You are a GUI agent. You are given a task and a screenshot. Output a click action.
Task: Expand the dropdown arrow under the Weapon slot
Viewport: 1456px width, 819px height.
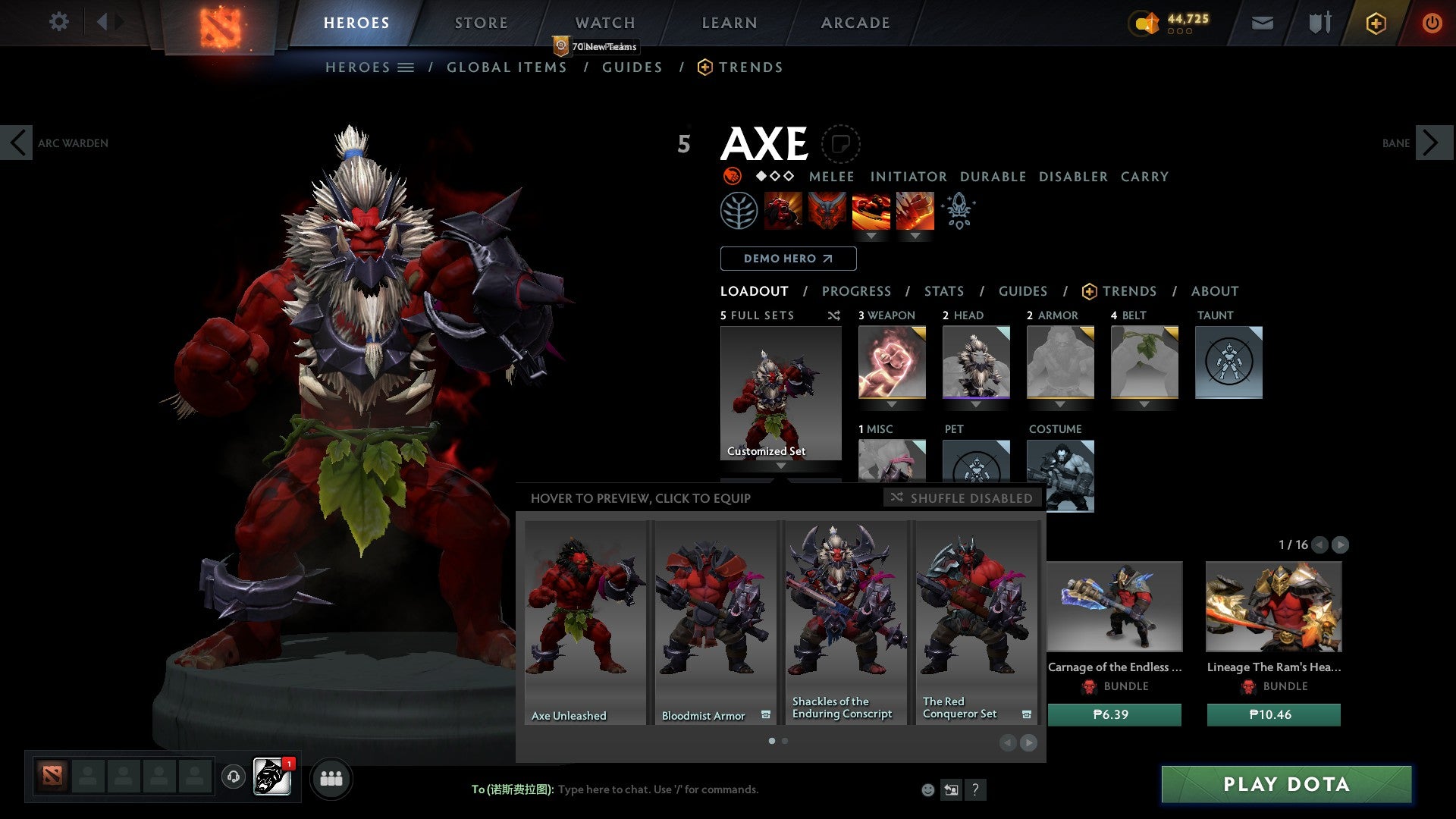891,404
